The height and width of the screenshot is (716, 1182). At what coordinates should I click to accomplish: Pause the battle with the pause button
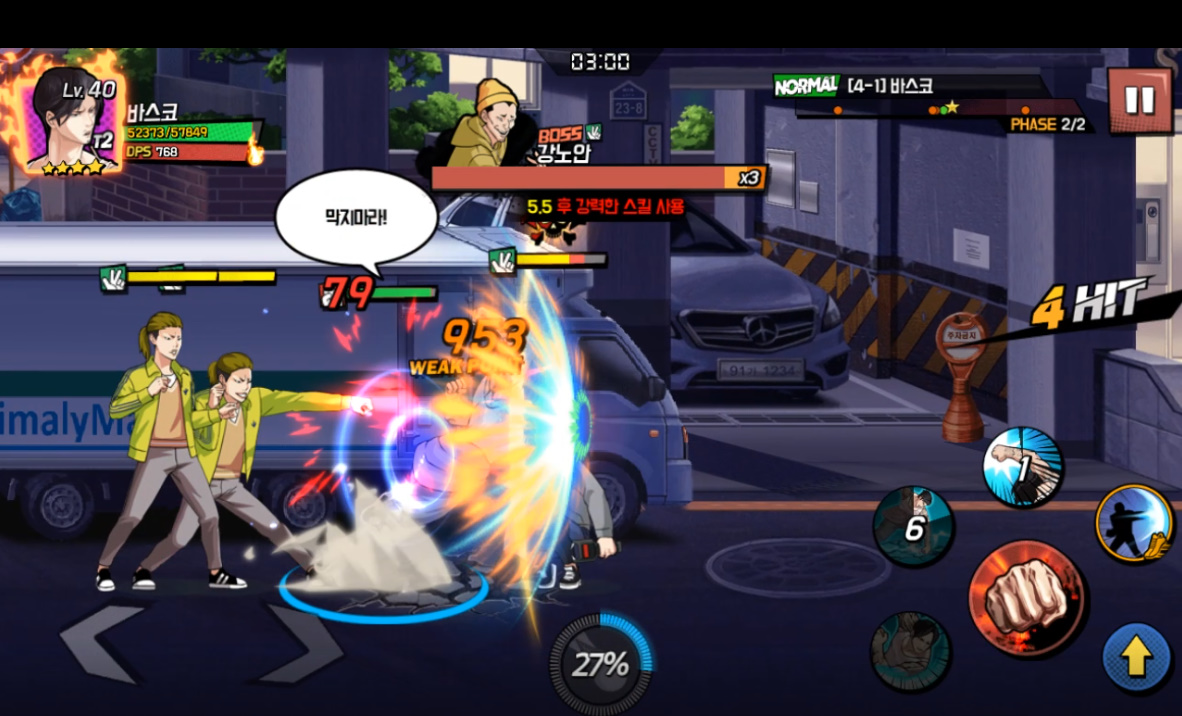1139,100
